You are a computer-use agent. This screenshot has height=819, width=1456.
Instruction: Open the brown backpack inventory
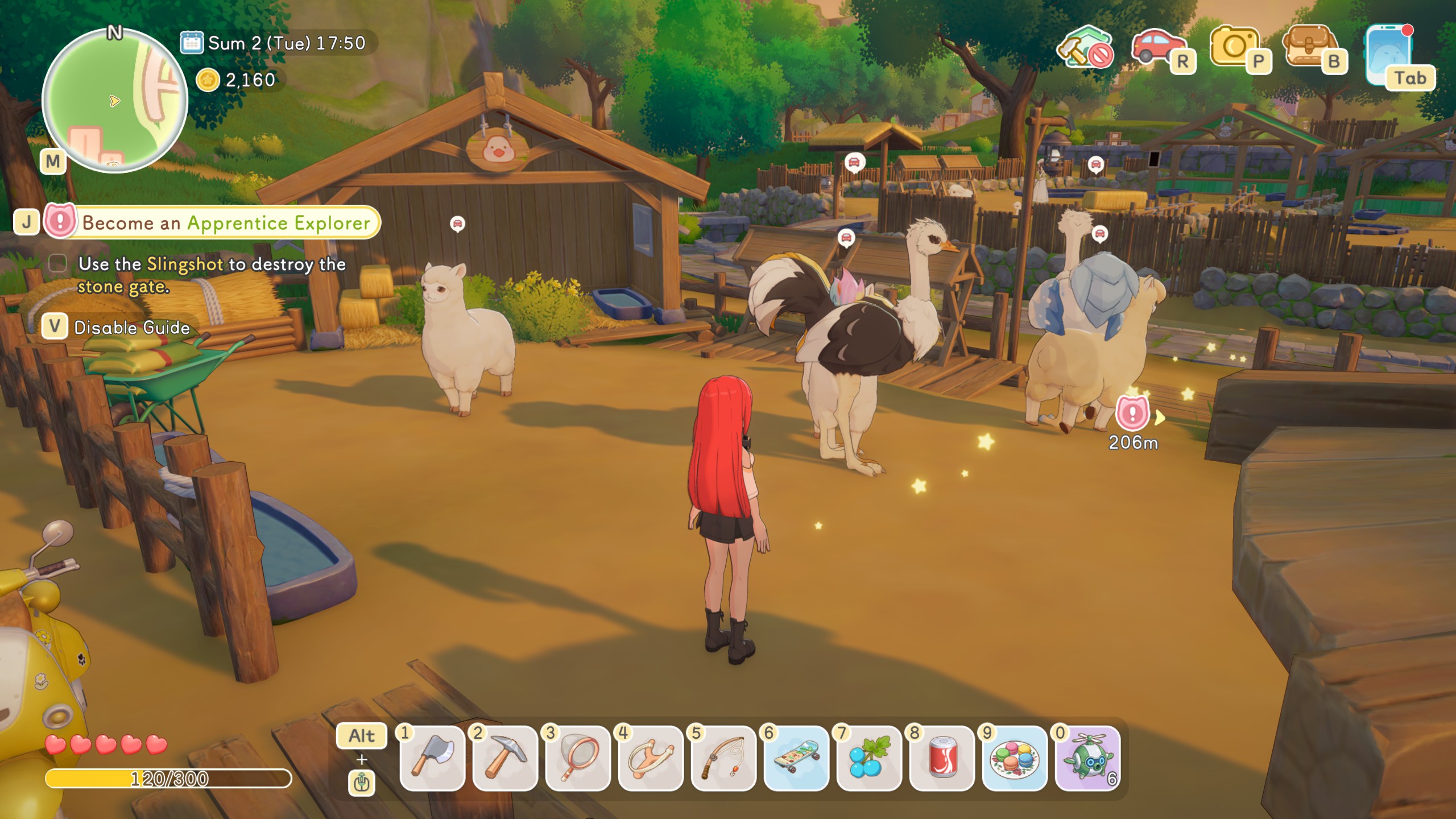tap(1309, 47)
